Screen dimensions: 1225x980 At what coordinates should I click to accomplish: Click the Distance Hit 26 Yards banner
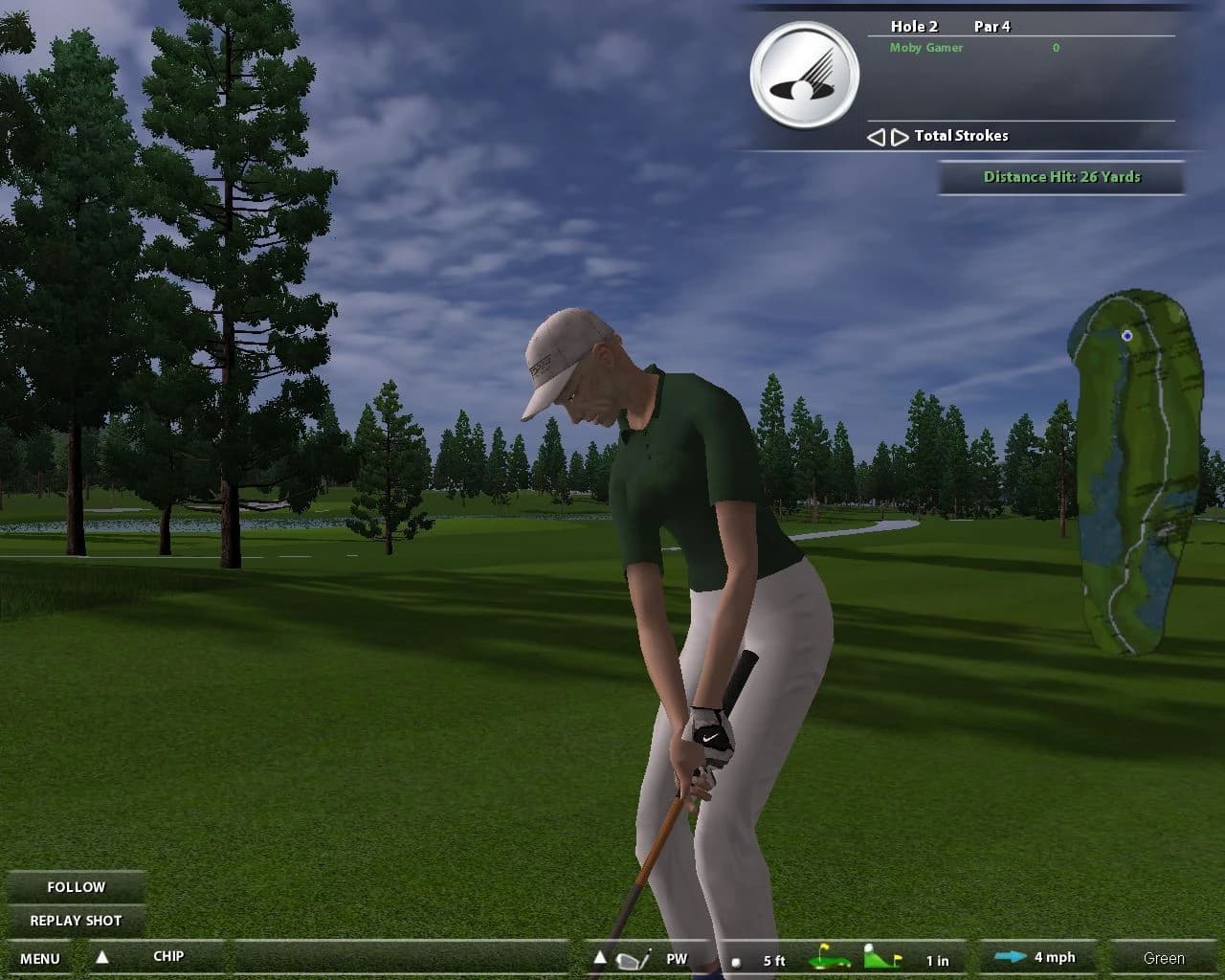point(1062,176)
